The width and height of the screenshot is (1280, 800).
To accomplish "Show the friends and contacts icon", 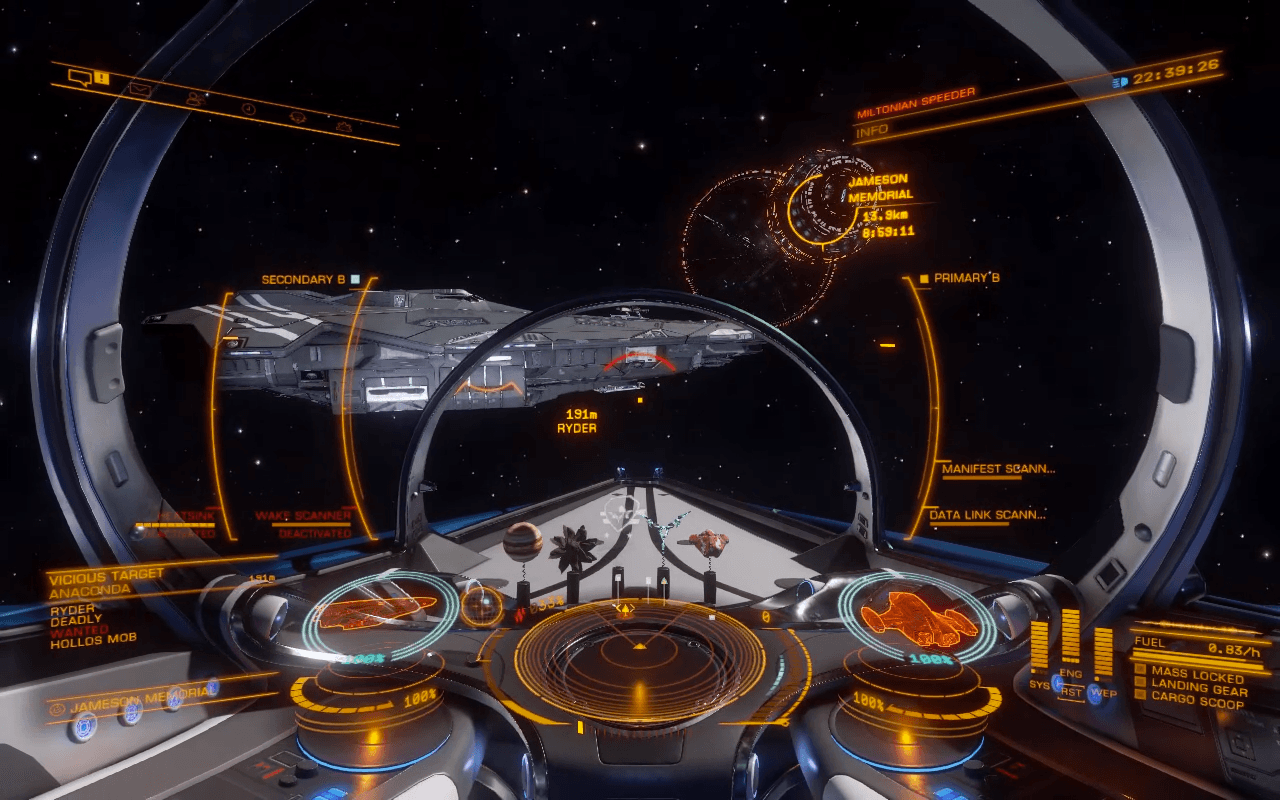I will pos(194,98).
